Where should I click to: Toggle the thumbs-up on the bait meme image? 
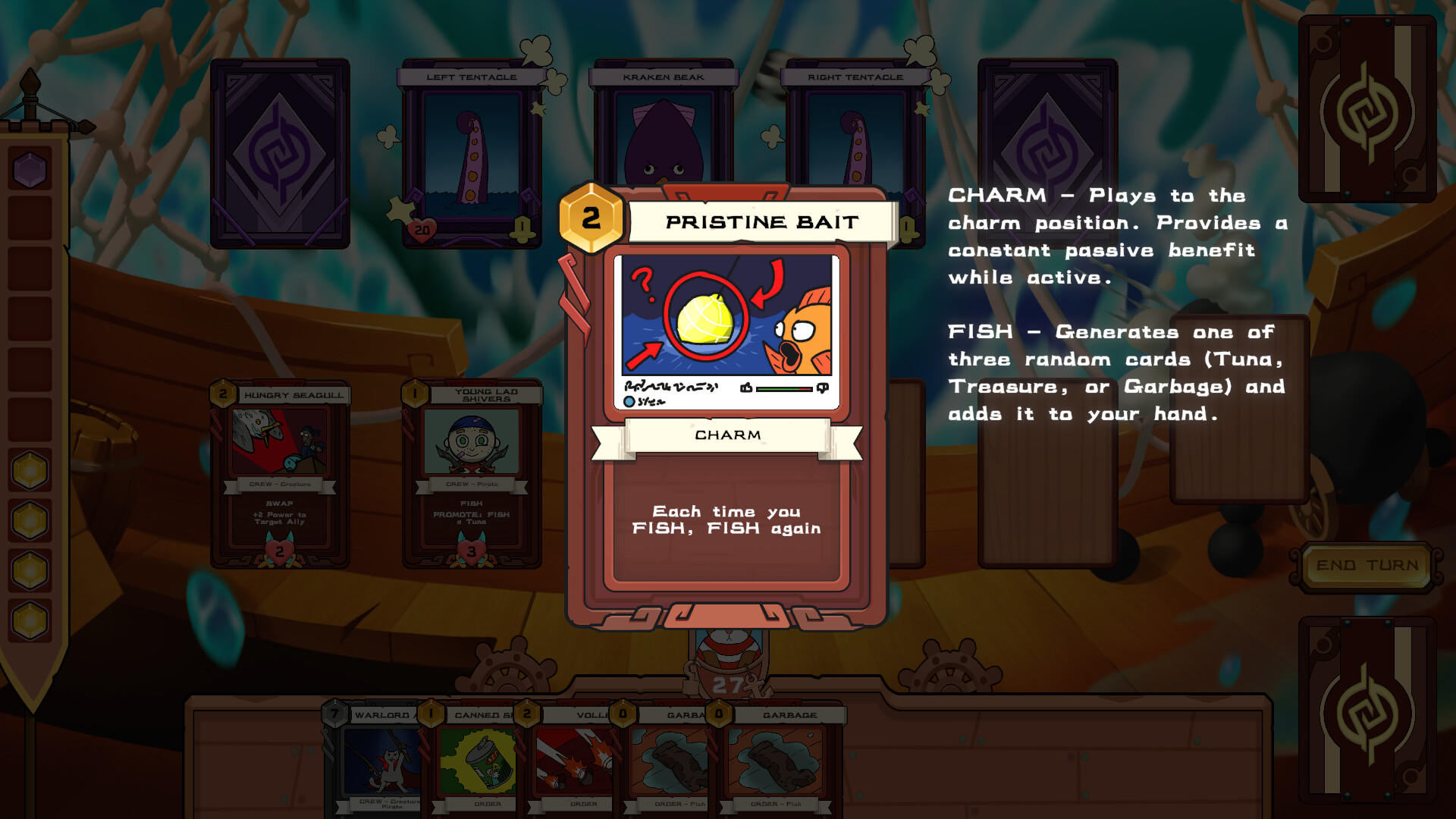(x=746, y=388)
